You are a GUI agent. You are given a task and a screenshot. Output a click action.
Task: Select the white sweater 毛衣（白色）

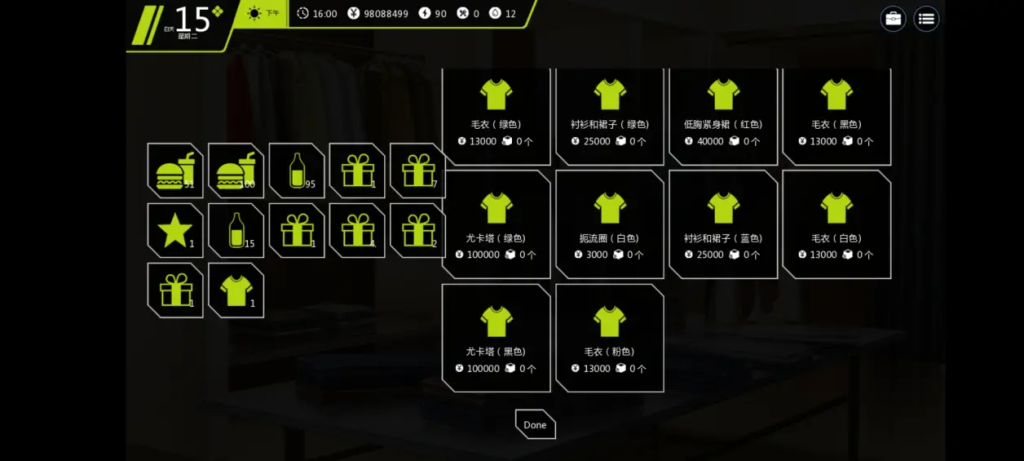click(836, 224)
